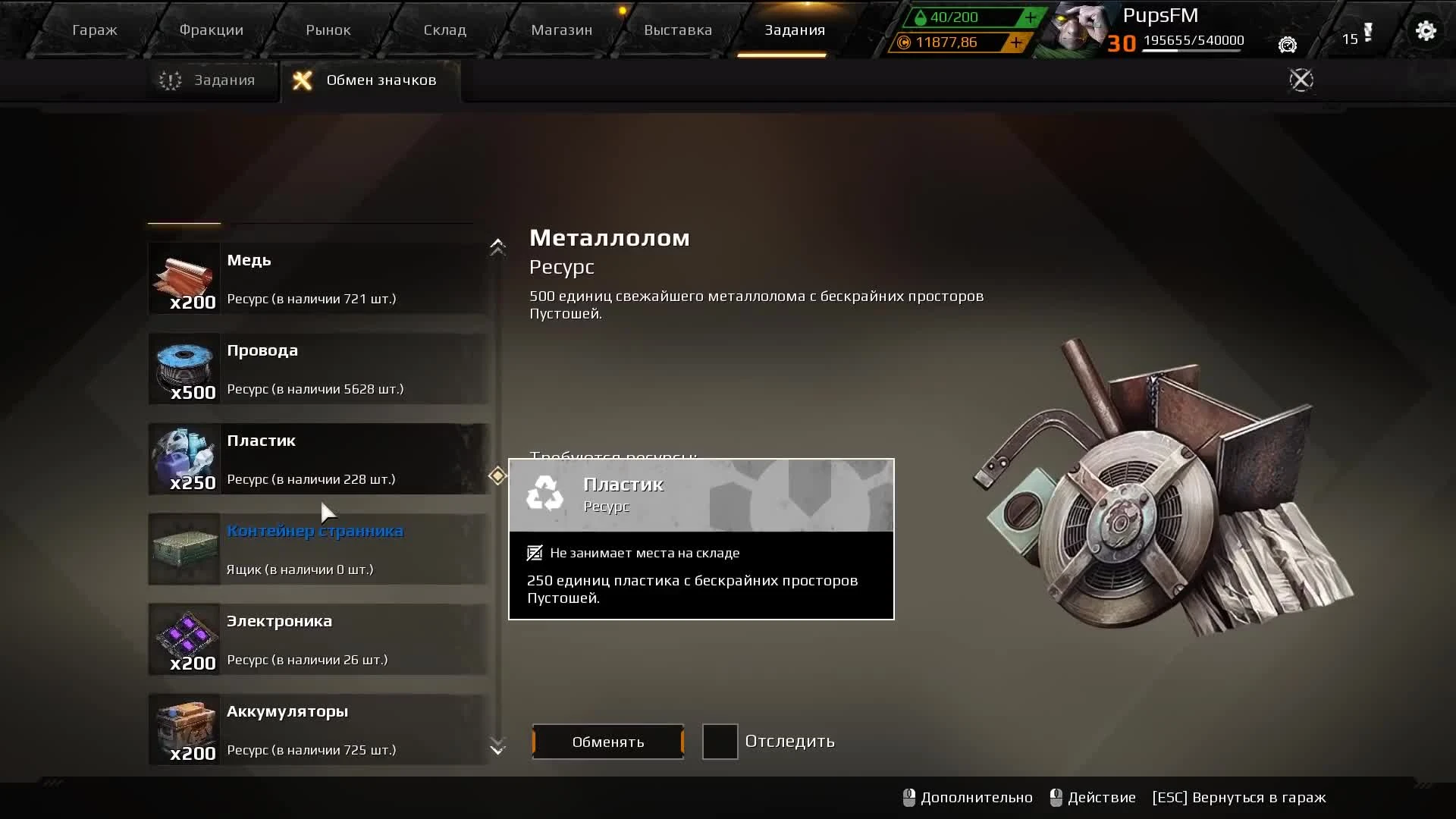Open the game settings gear icon

coord(1426,30)
